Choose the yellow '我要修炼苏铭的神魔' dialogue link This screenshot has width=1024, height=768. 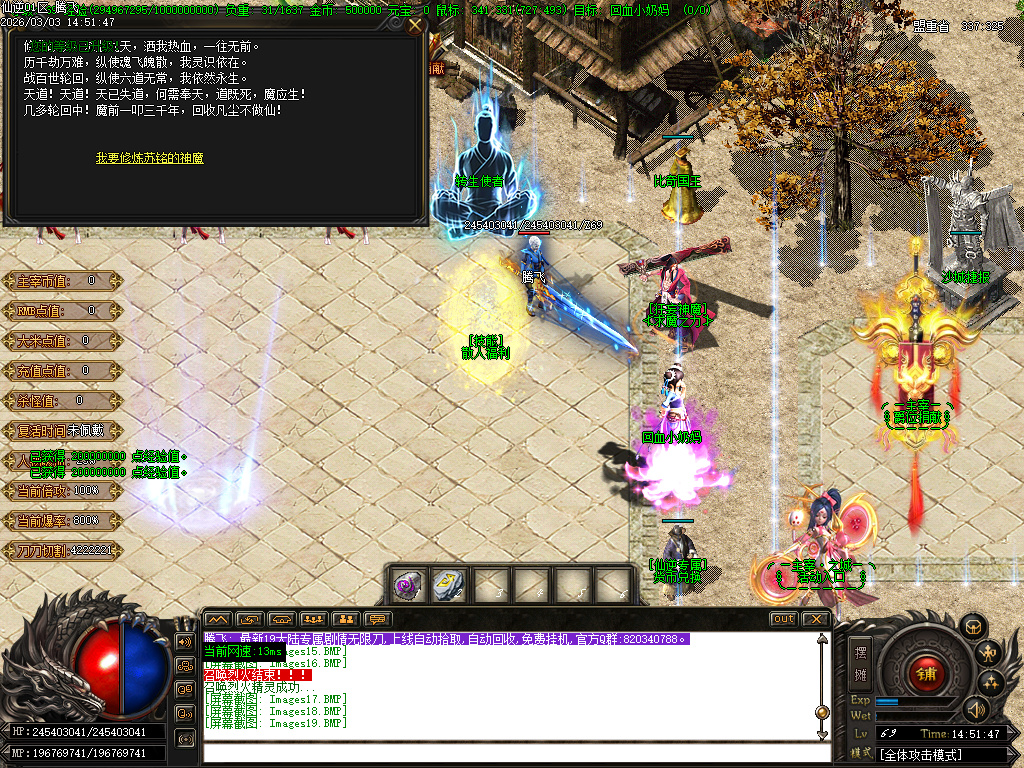pyautogui.click(x=150, y=158)
